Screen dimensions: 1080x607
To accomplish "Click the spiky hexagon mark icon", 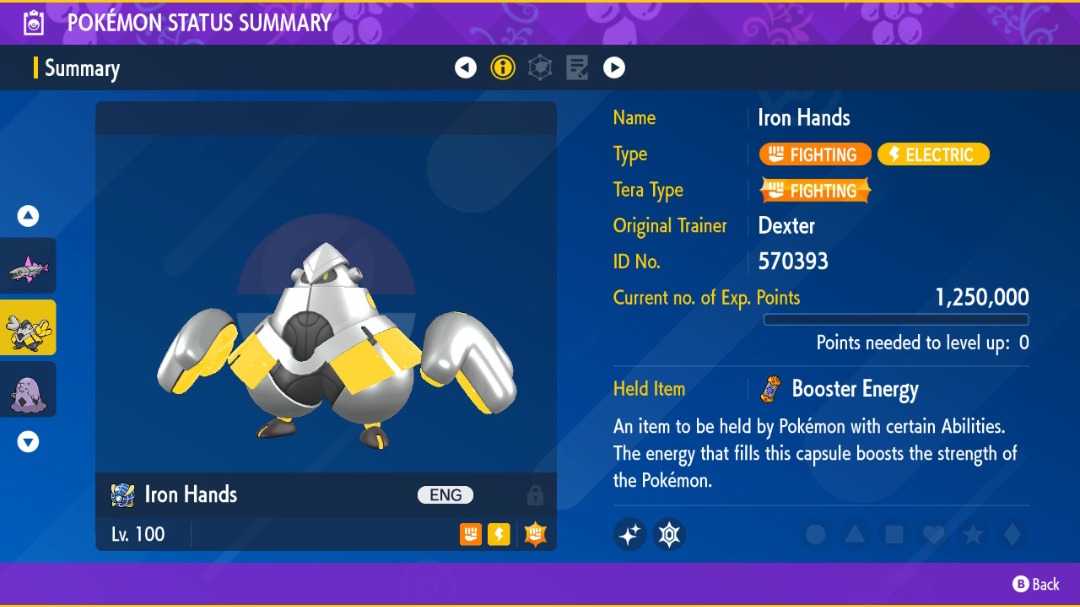I will 669,535.
